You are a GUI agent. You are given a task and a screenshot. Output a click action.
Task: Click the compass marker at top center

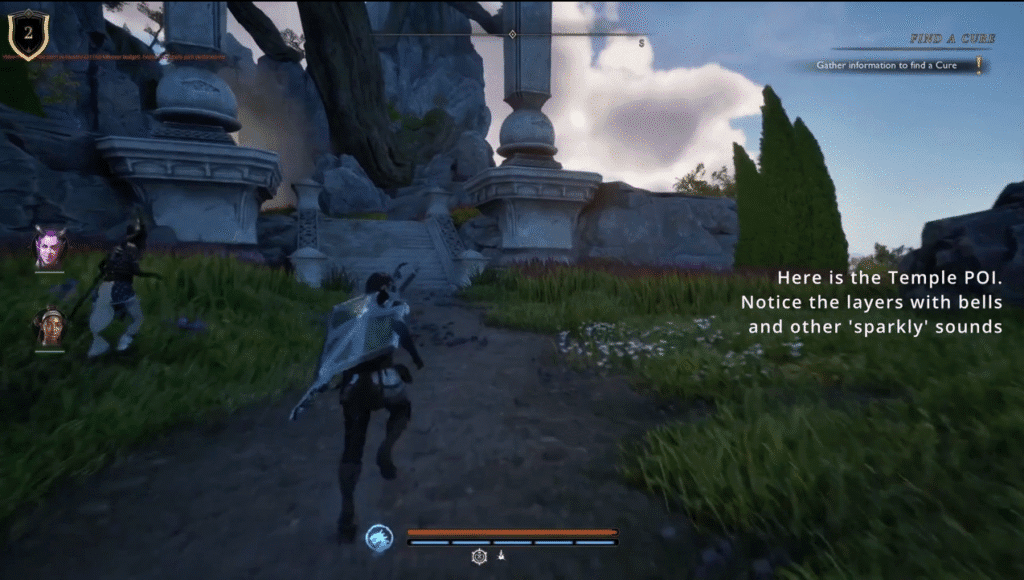(x=512, y=34)
